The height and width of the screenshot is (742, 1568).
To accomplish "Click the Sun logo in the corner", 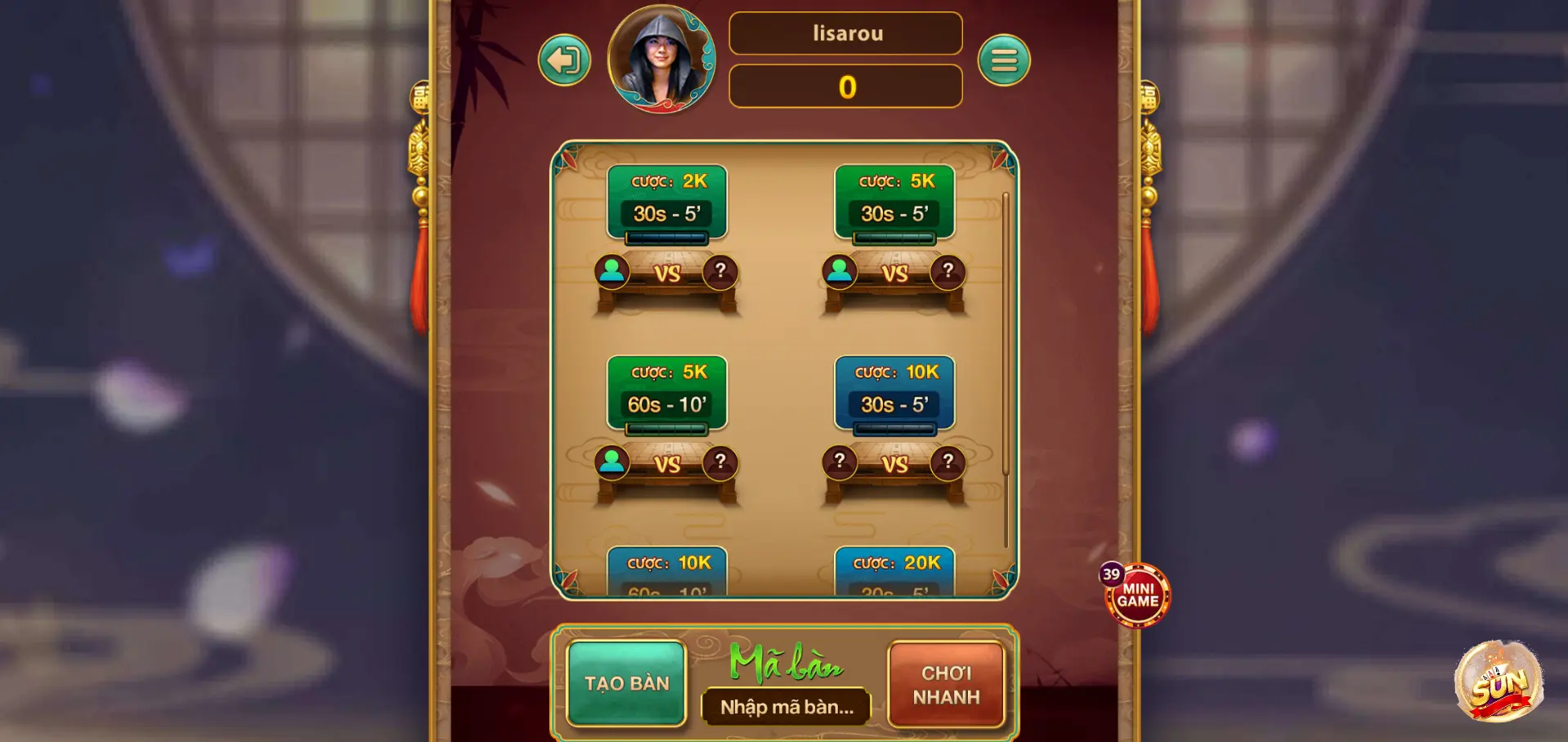I will pyautogui.click(x=1499, y=682).
